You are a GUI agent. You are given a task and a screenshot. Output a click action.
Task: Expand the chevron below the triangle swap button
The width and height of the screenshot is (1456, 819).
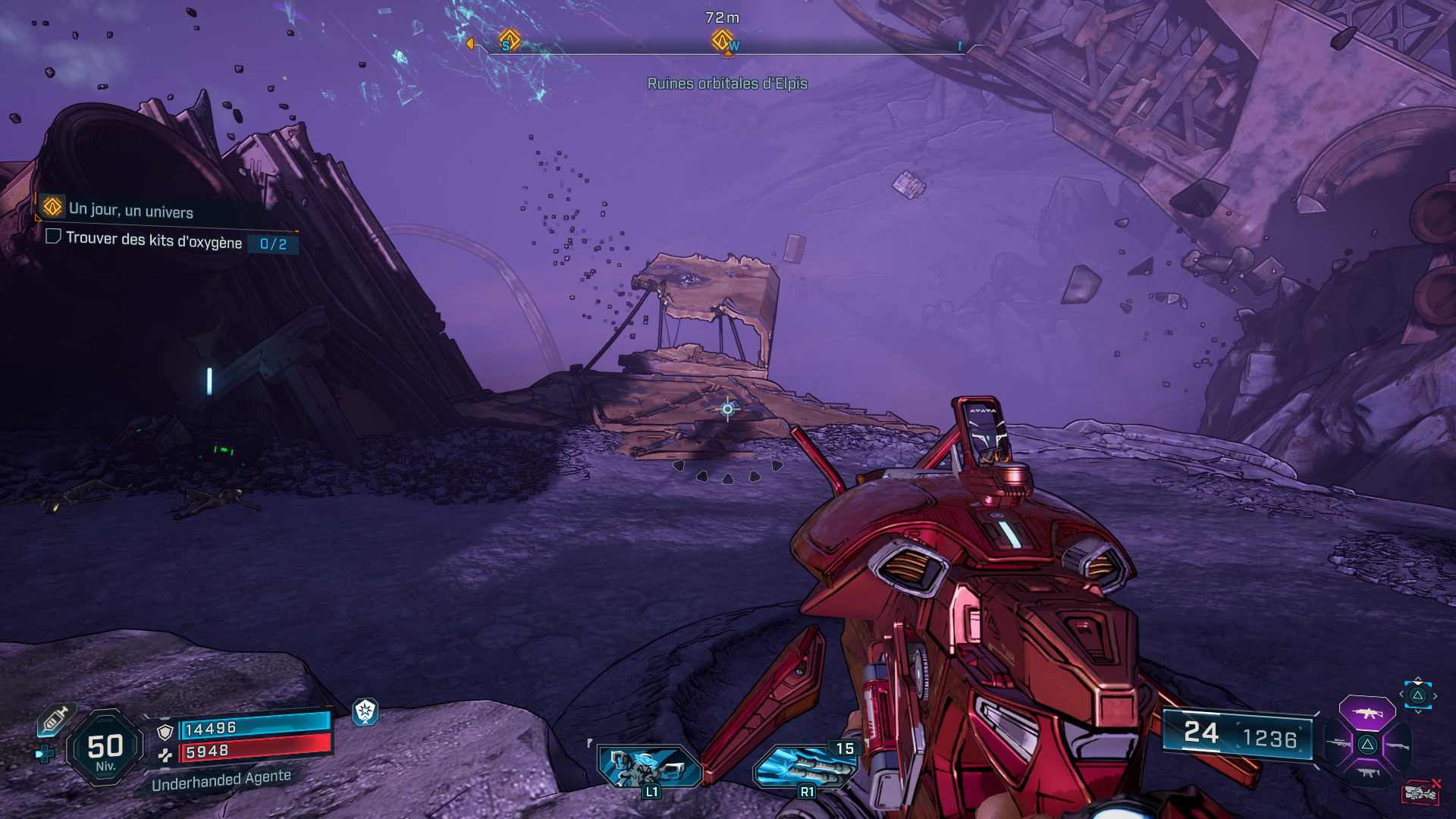[x=1417, y=711]
